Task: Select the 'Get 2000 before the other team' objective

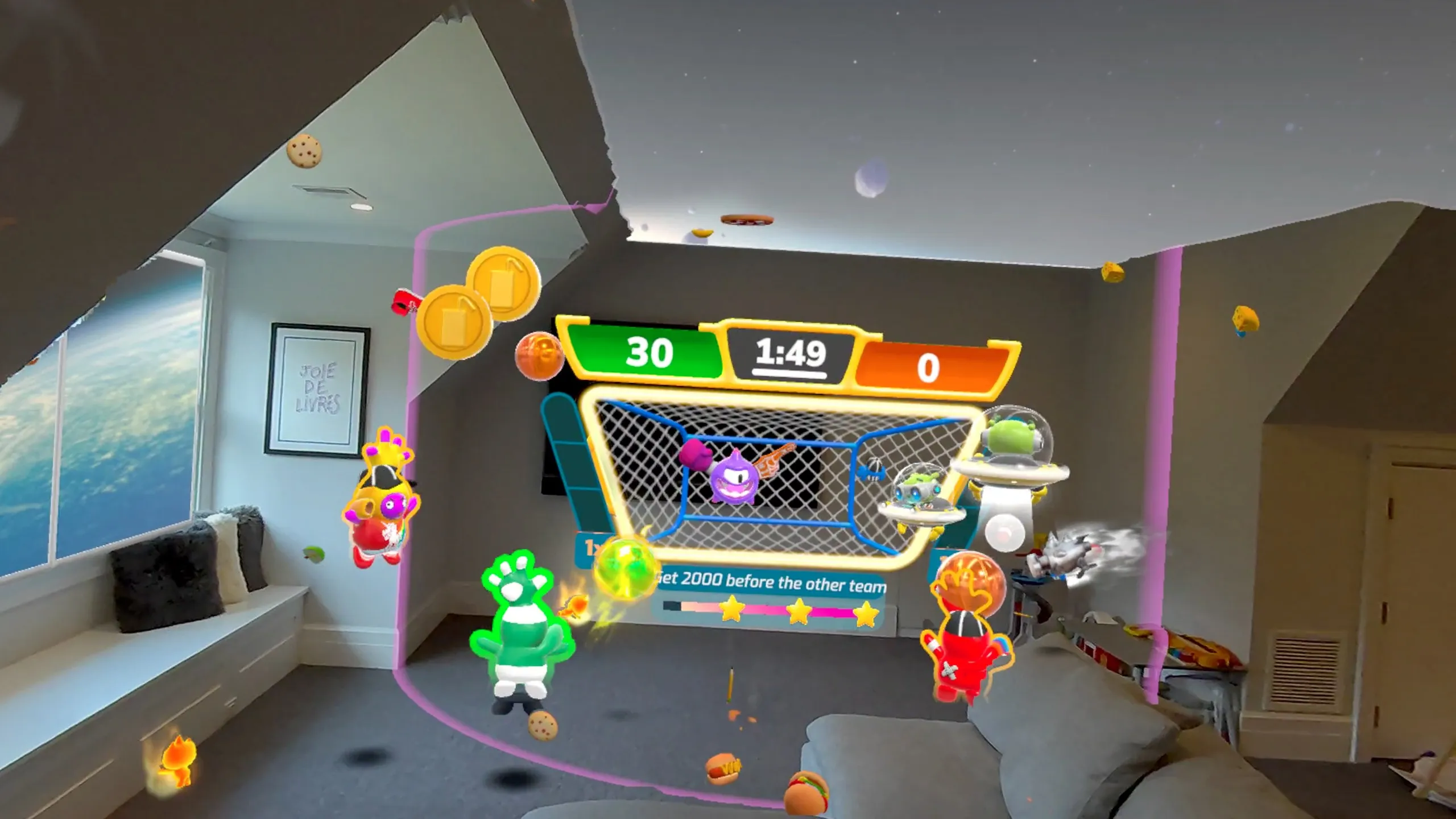Action: (771, 583)
